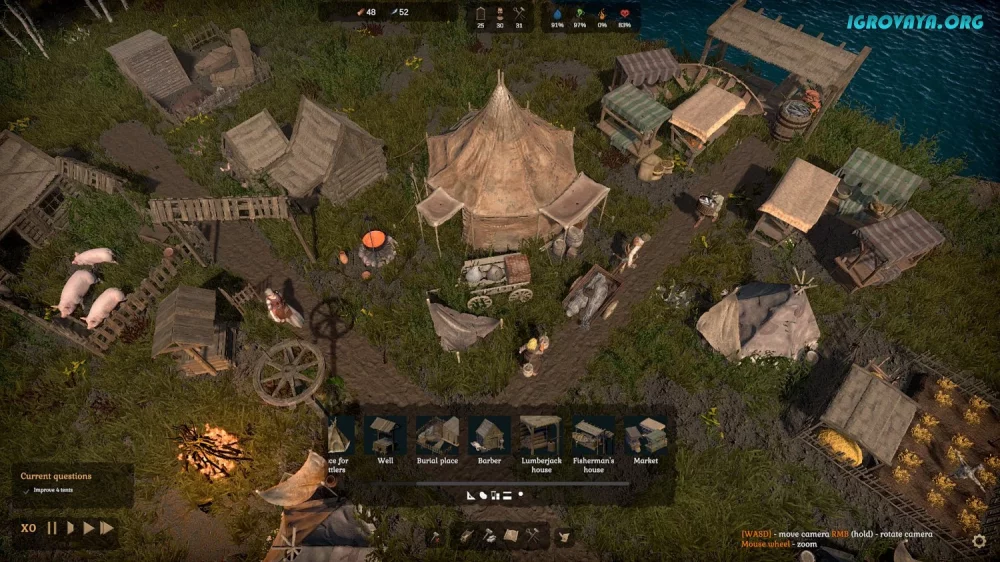
Task: Set game speed to normal single arrow
Action: click(x=70, y=528)
